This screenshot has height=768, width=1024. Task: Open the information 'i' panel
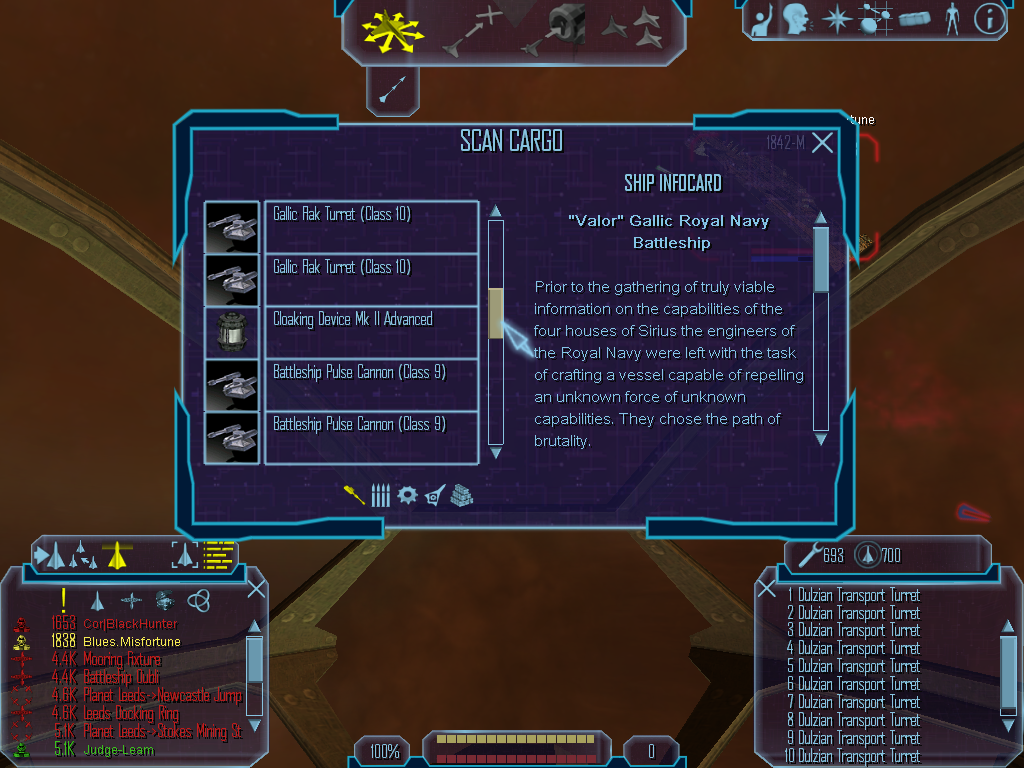coord(989,18)
